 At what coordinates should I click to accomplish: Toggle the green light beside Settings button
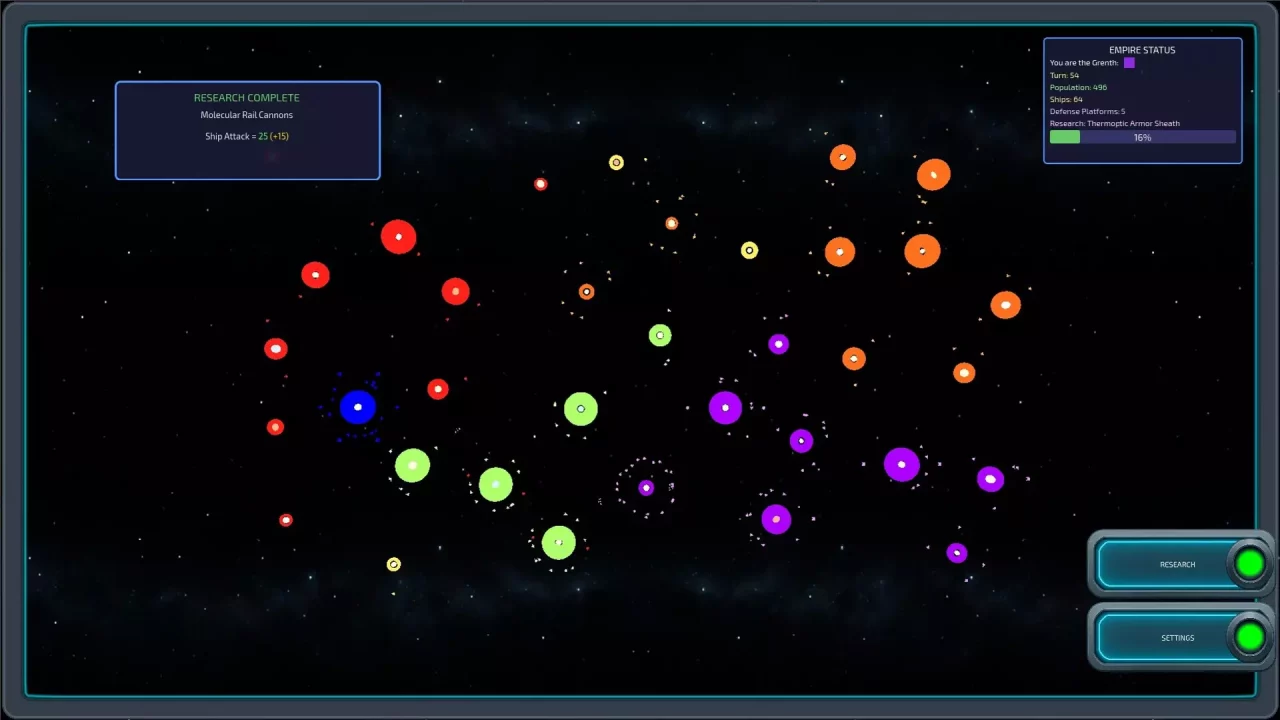pyautogui.click(x=1249, y=637)
